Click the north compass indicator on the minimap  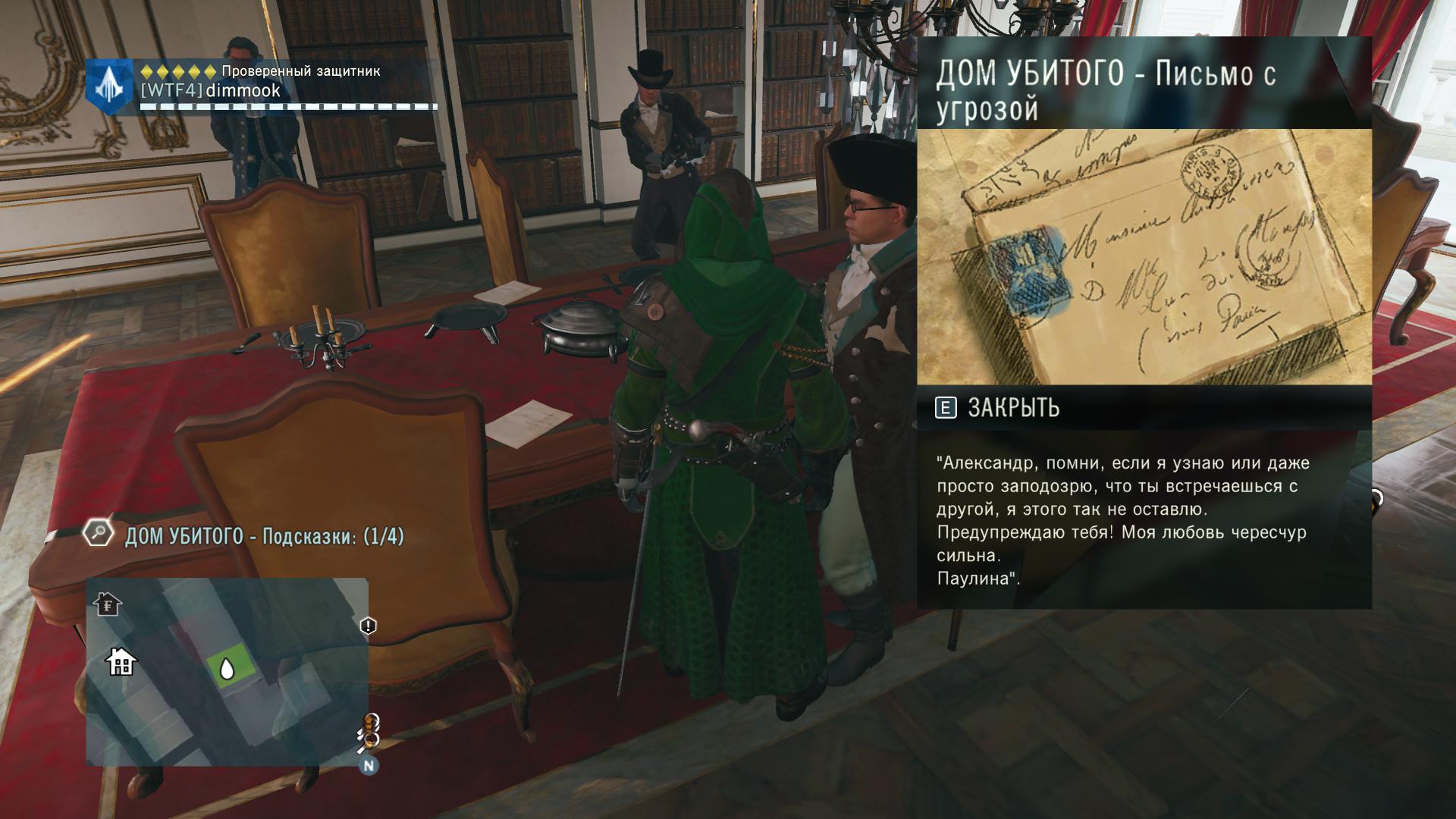coord(369,765)
